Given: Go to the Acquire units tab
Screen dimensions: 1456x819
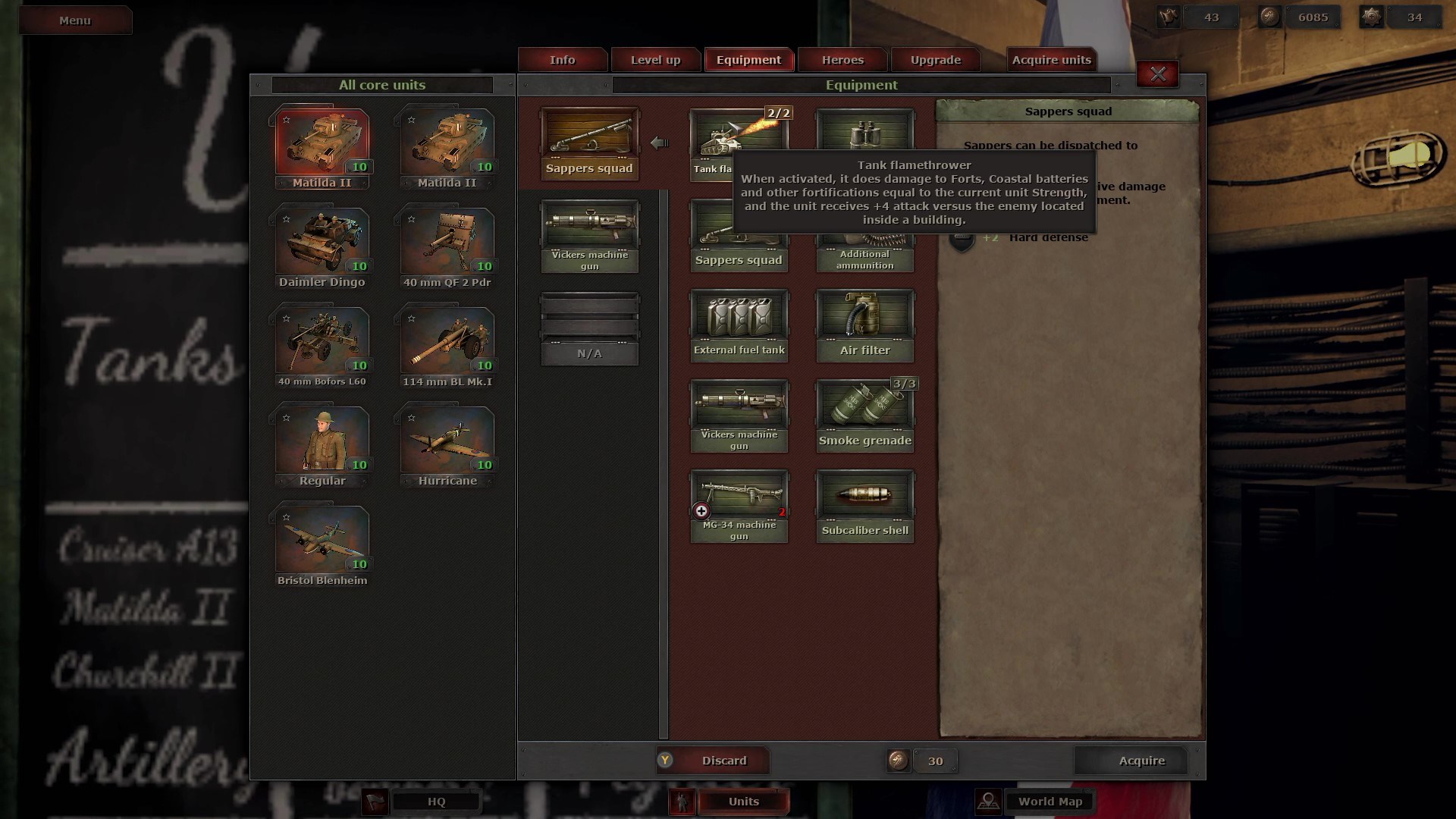Looking at the screenshot, I should [x=1051, y=60].
